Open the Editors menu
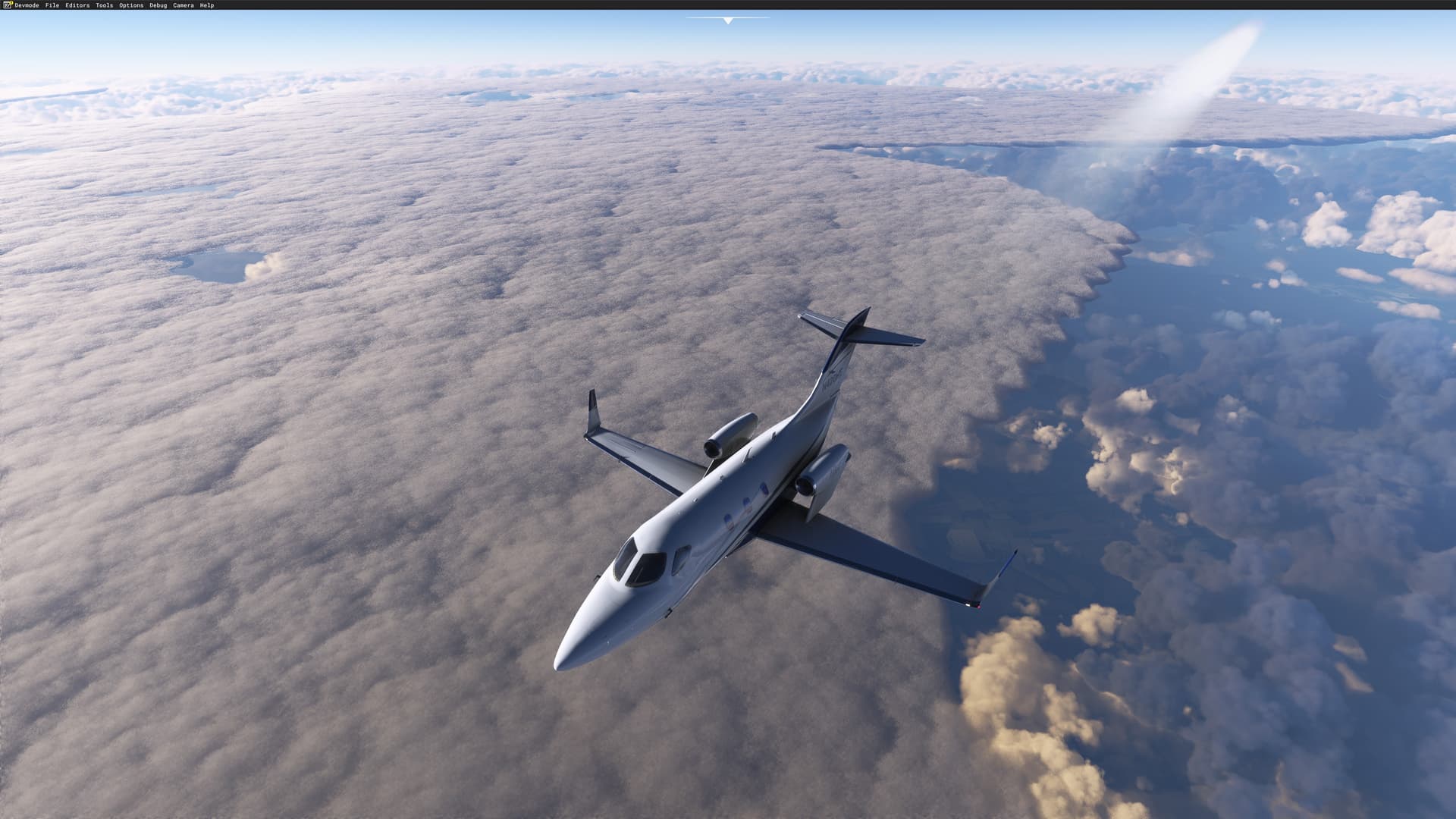The width and height of the screenshot is (1456, 819). [x=77, y=5]
